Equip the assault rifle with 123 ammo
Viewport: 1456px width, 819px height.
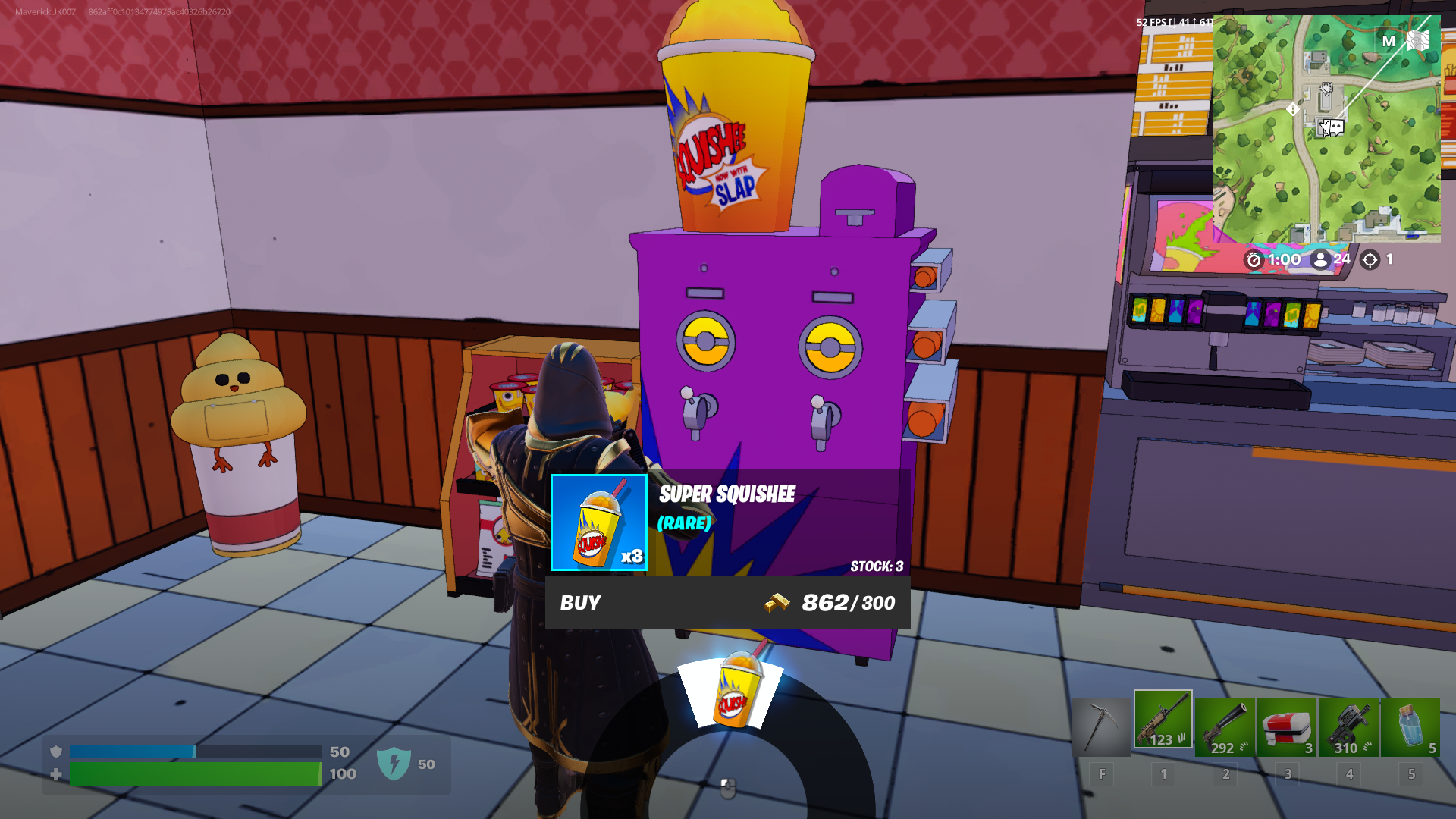point(1163,720)
